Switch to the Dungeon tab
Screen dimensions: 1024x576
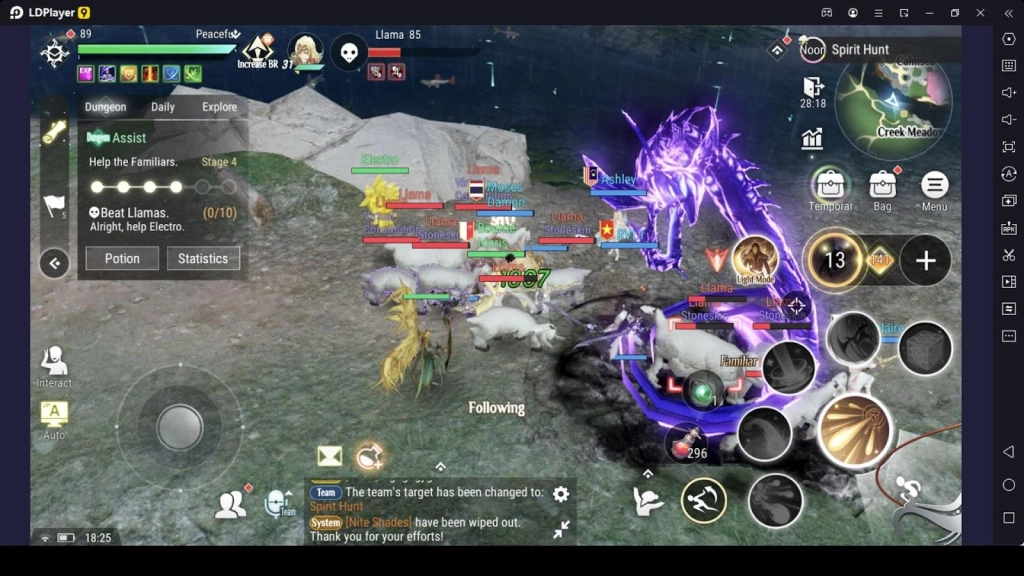tap(105, 107)
